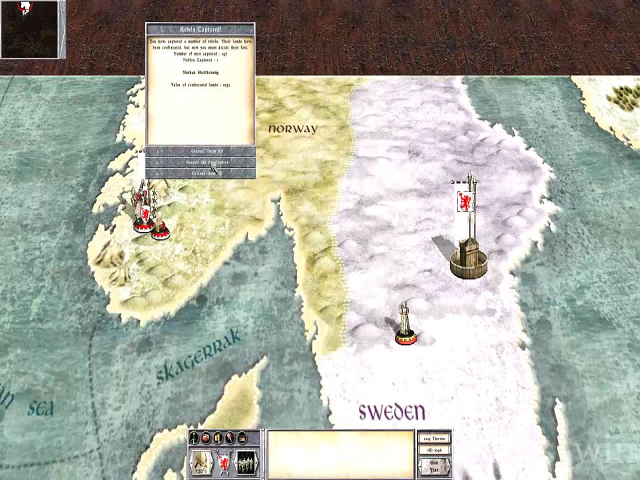Click the campaign minimap
The image size is (640, 480).
33,29
